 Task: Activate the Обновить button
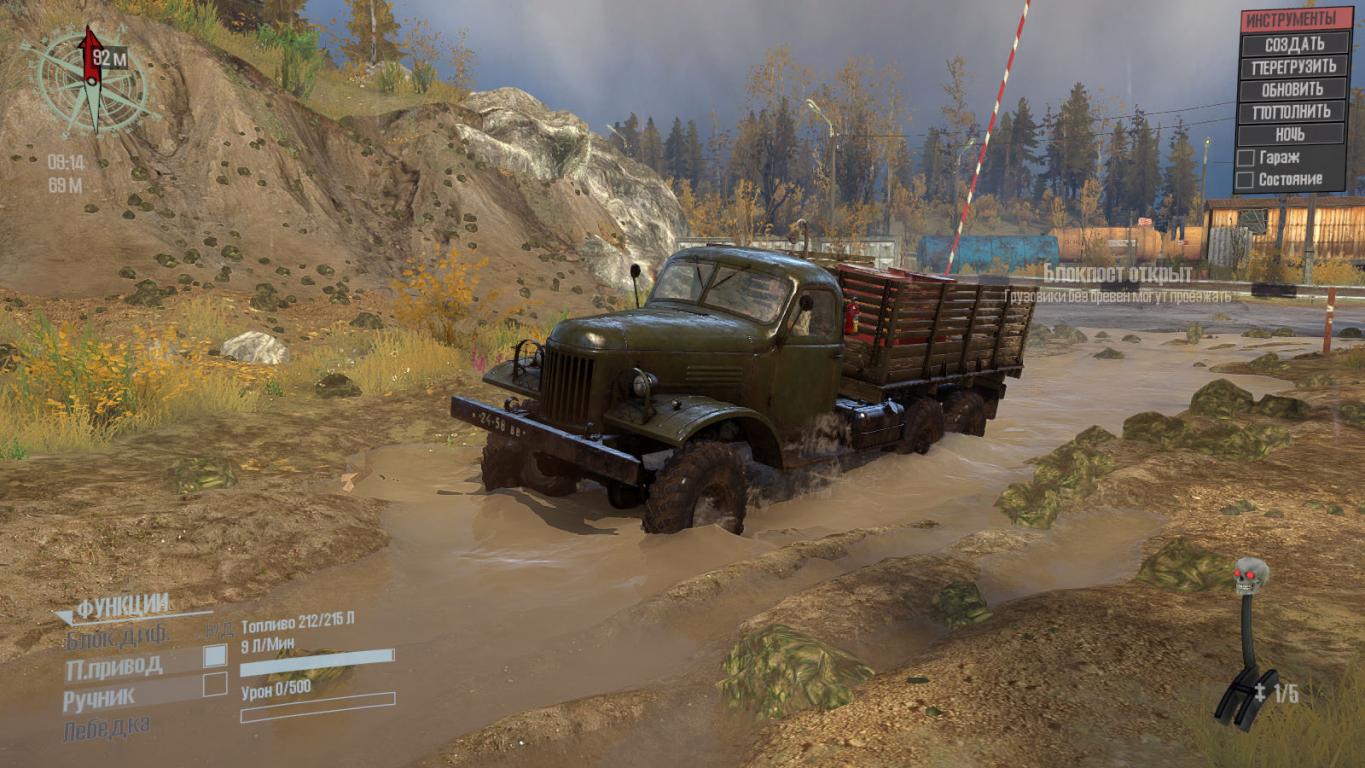tap(1294, 89)
